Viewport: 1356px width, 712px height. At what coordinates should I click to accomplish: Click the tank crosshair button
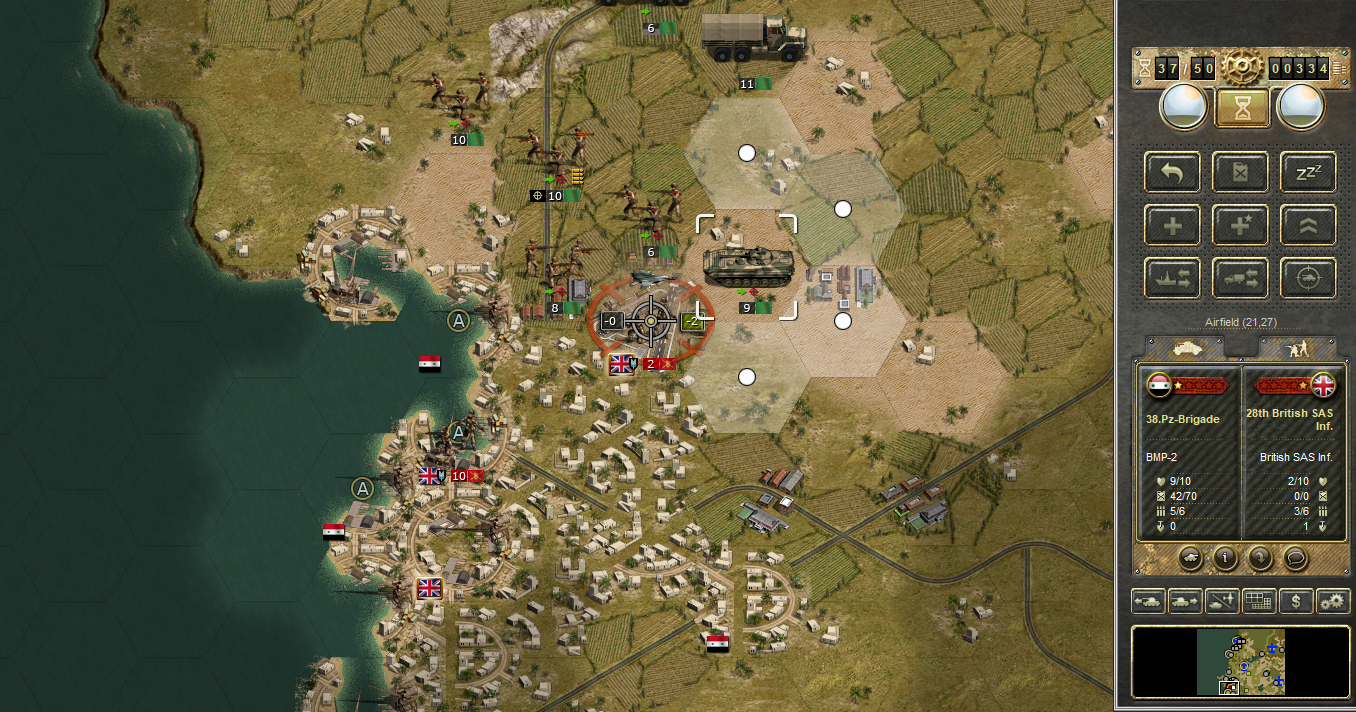click(1308, 278)
